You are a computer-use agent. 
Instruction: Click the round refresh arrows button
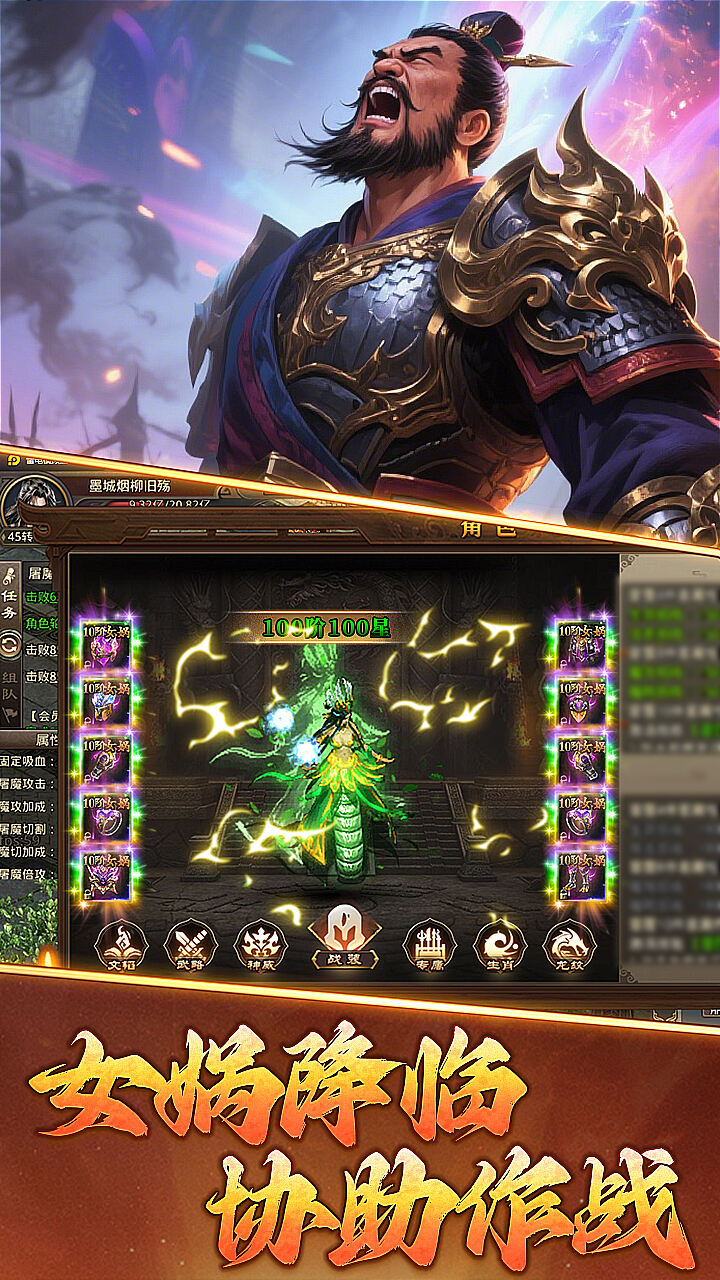(x=11, y=646)
